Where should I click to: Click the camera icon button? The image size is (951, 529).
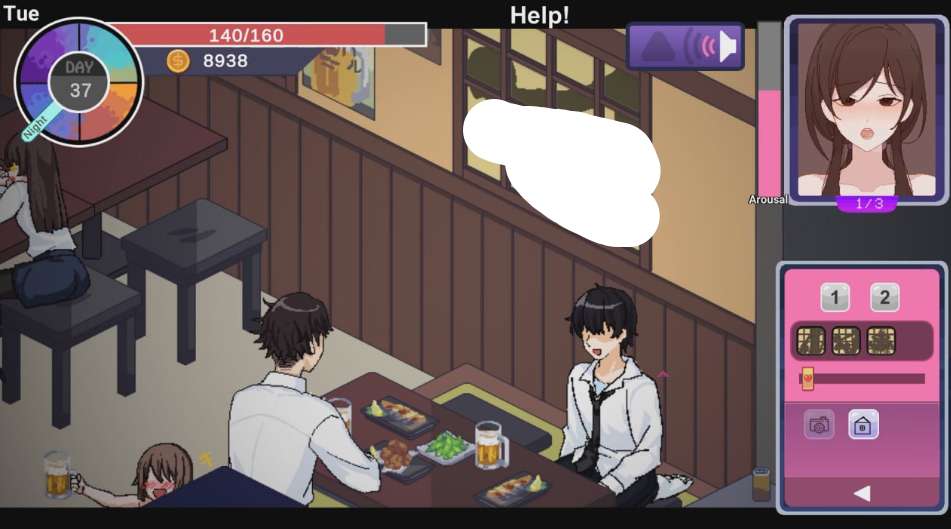point(819,425)
